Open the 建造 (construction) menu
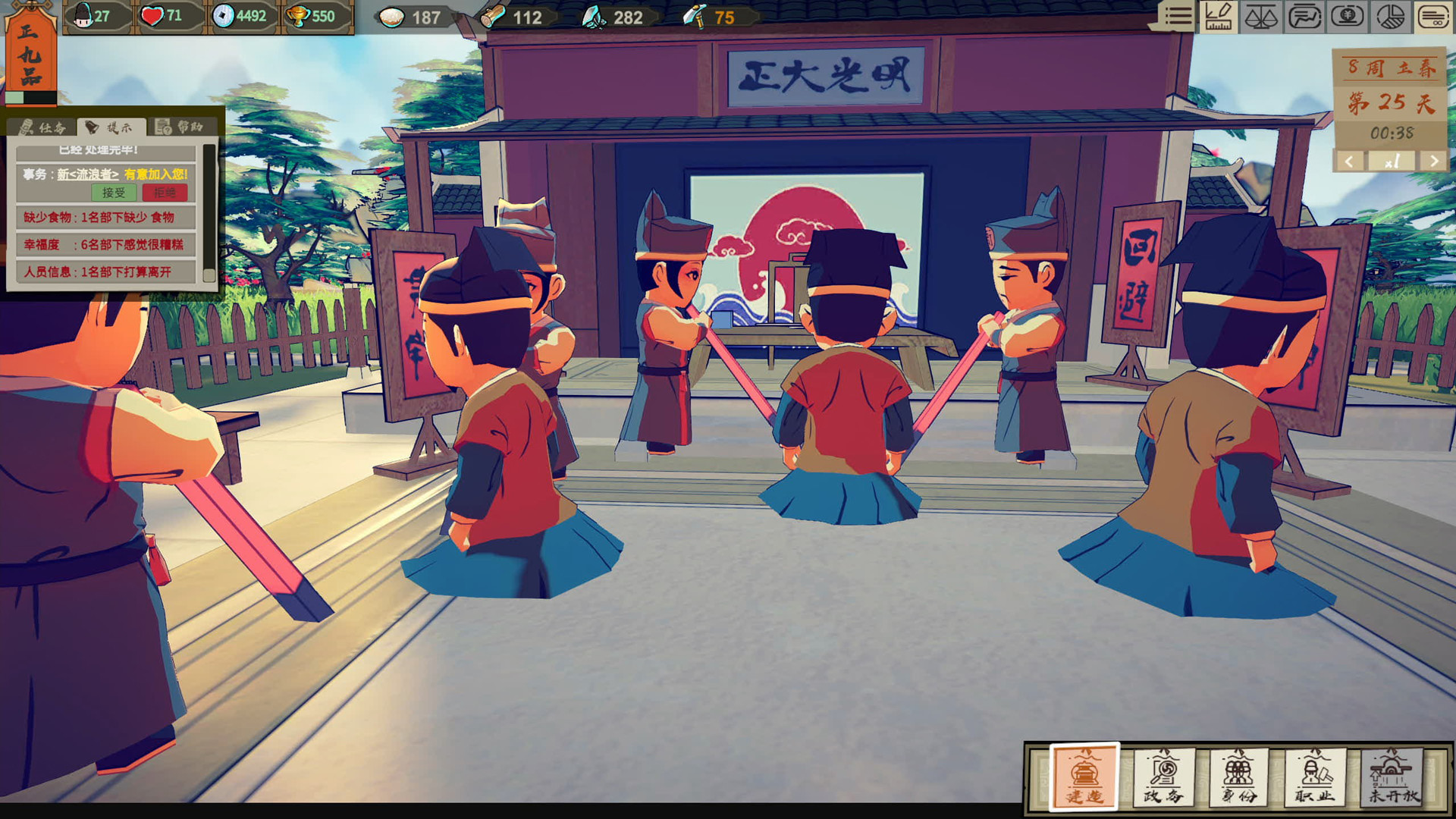Screen dimensions: 1456x819 [x=1084, y=774]
